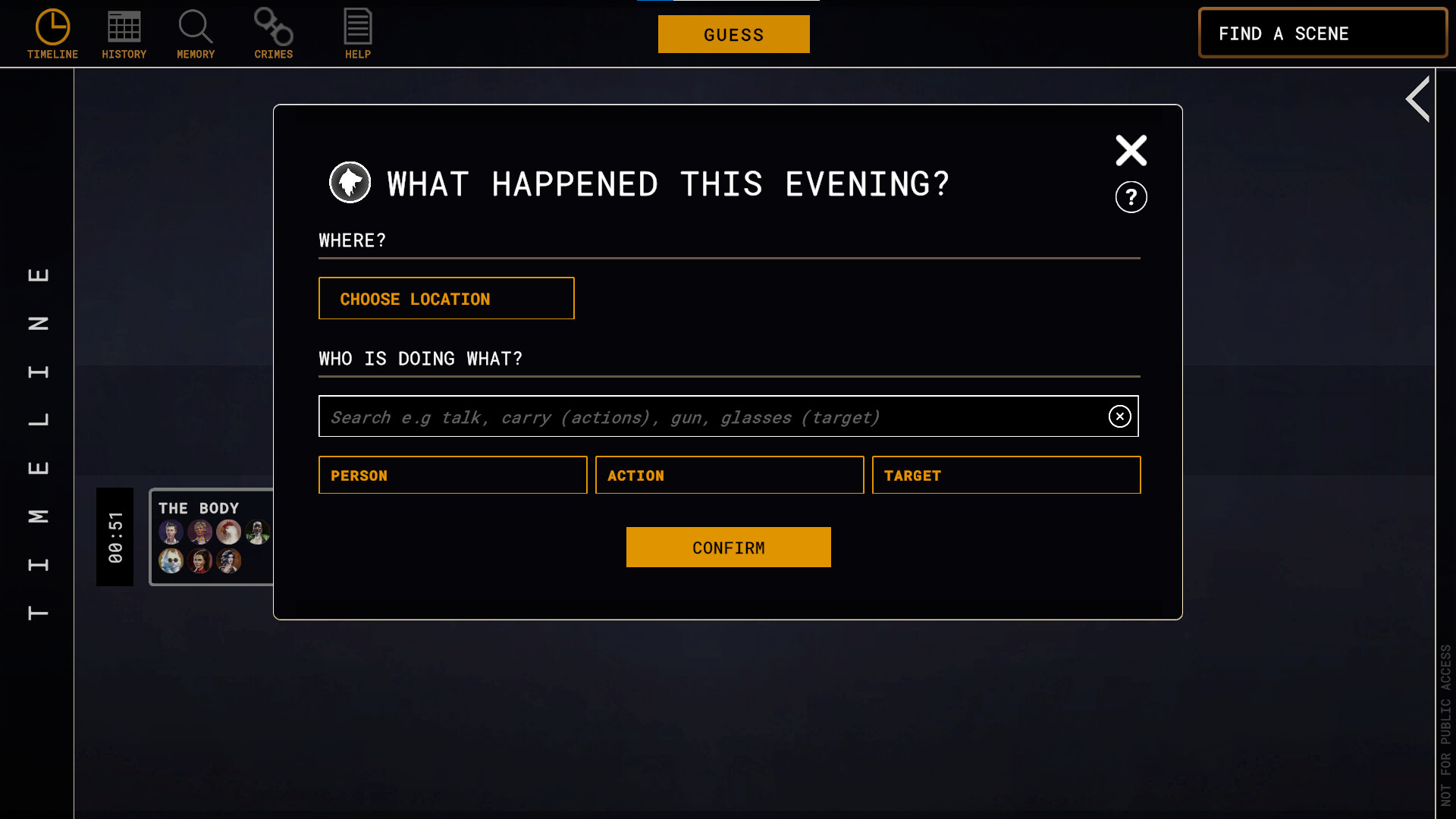The width and height of the screenshot is (1456, 819).
Task: Select the cat wearing sunglasses portrait
Action: [x=171, y=561]
